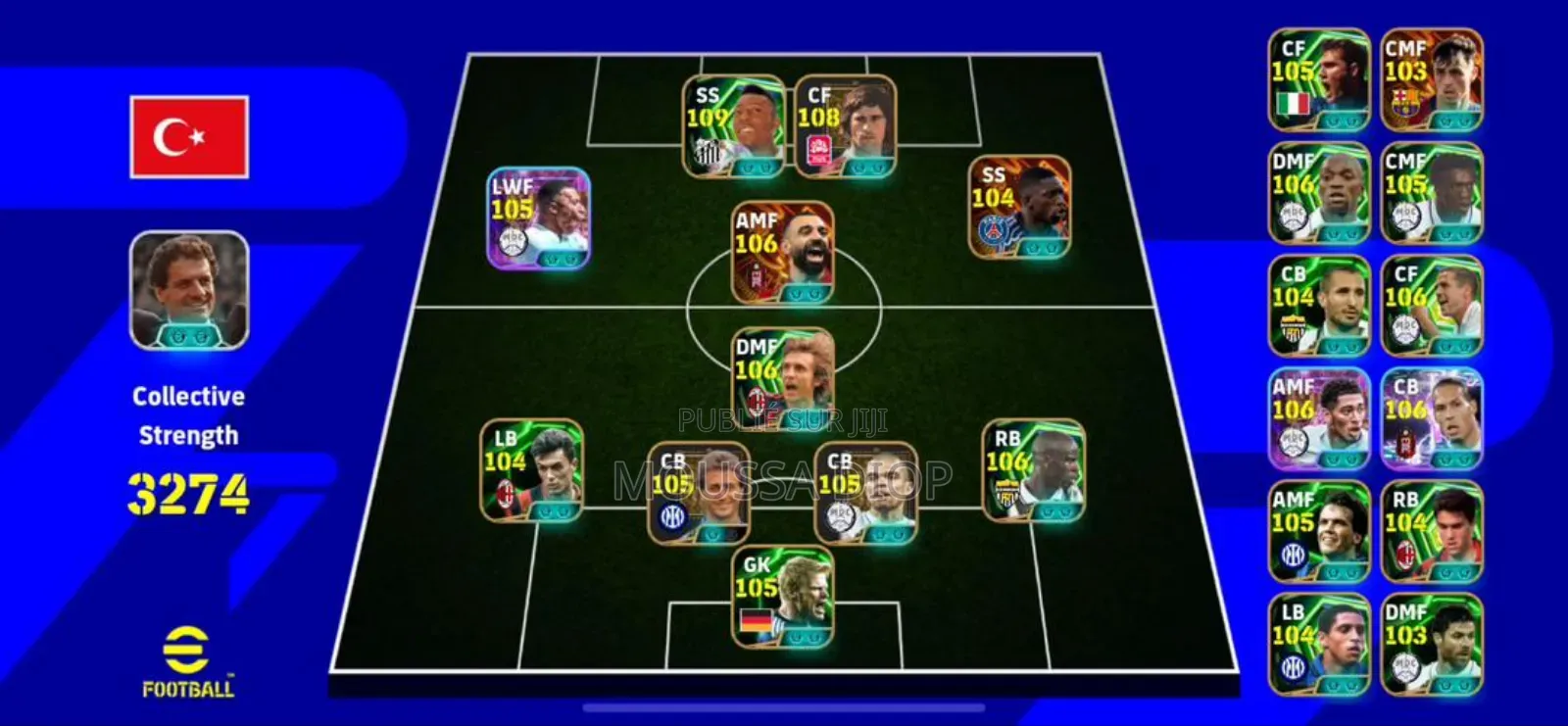Click the Turkey flag team emblem
The width and height of the screenshot is (1568, 726).
tap(189, 137)
